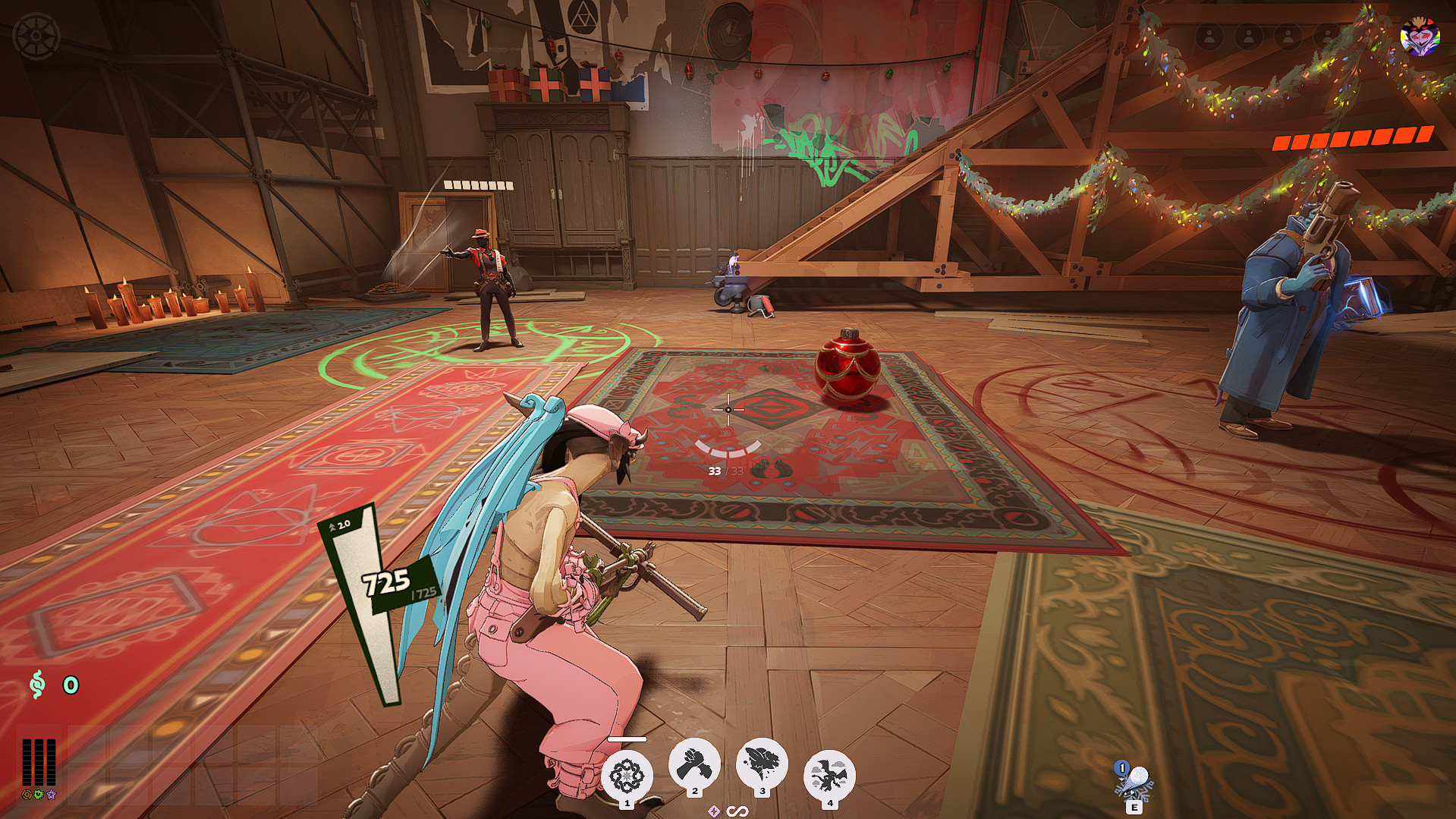This screenshot has width=1456, height=819.
Task: Trigger the diving bird ability in slot 3
Action: pyautogui.click(x=762, y=764)
